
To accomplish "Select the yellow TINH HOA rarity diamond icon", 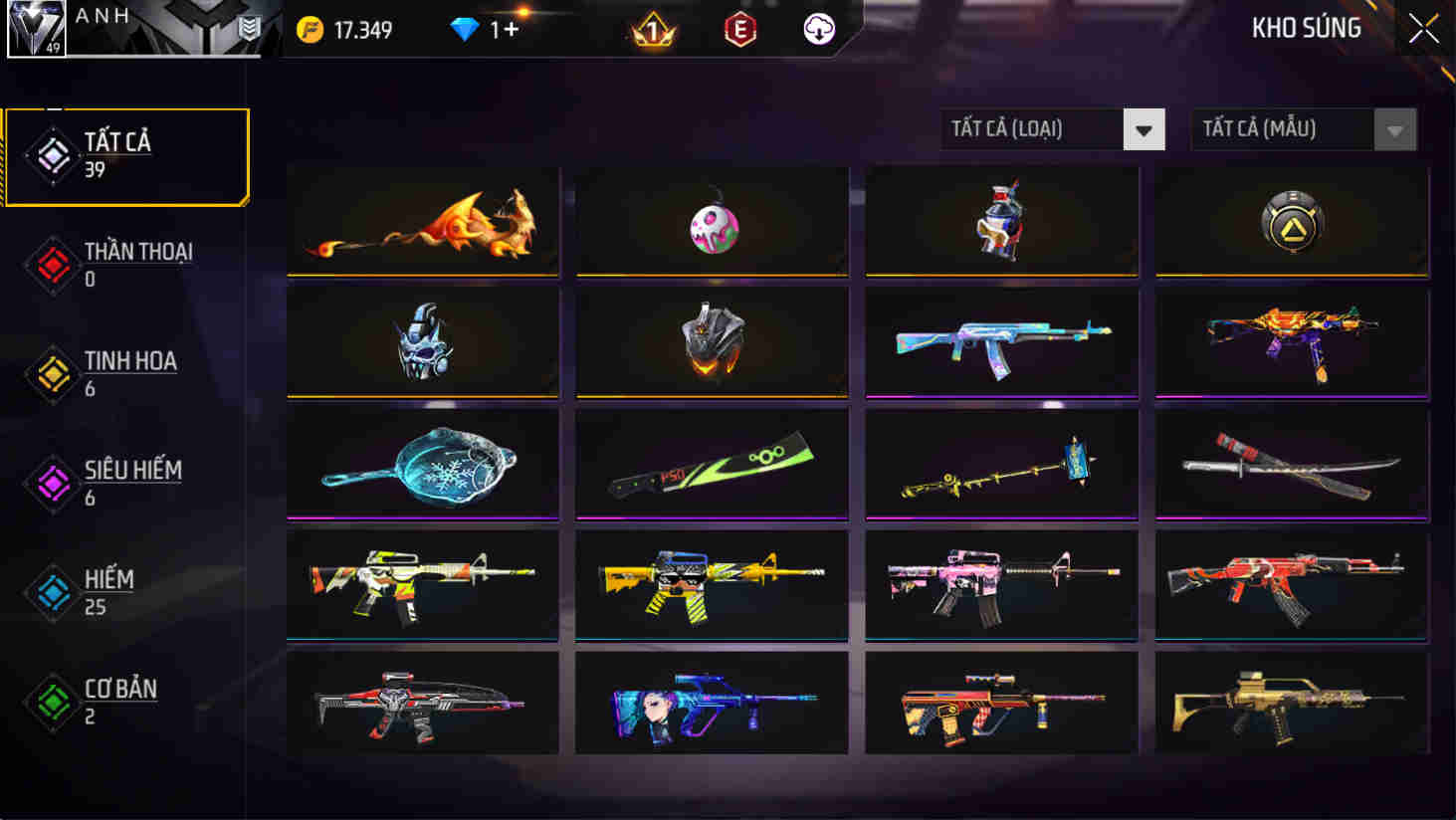I will 53,374.
